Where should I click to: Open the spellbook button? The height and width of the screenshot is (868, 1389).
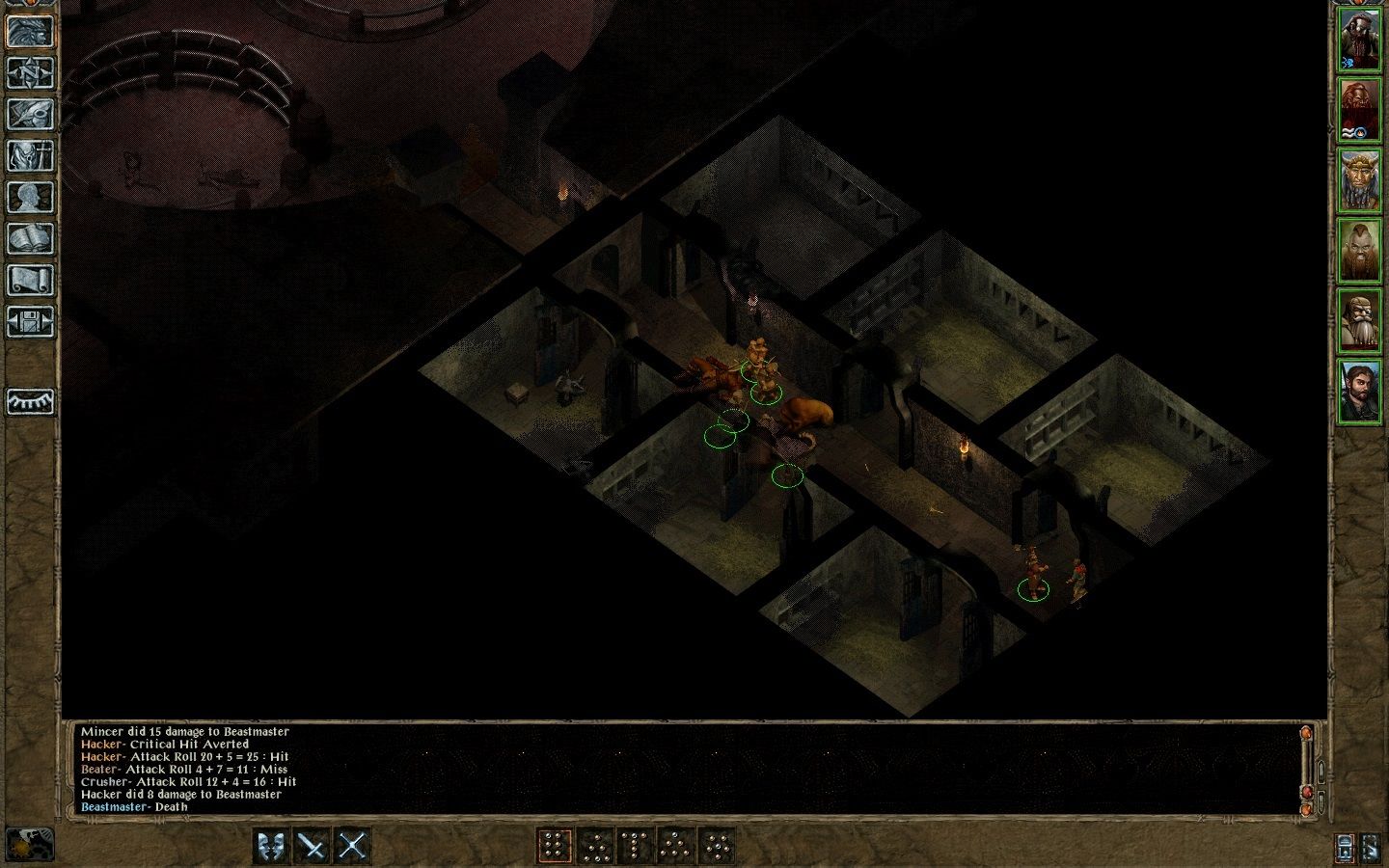coord(30,238)
